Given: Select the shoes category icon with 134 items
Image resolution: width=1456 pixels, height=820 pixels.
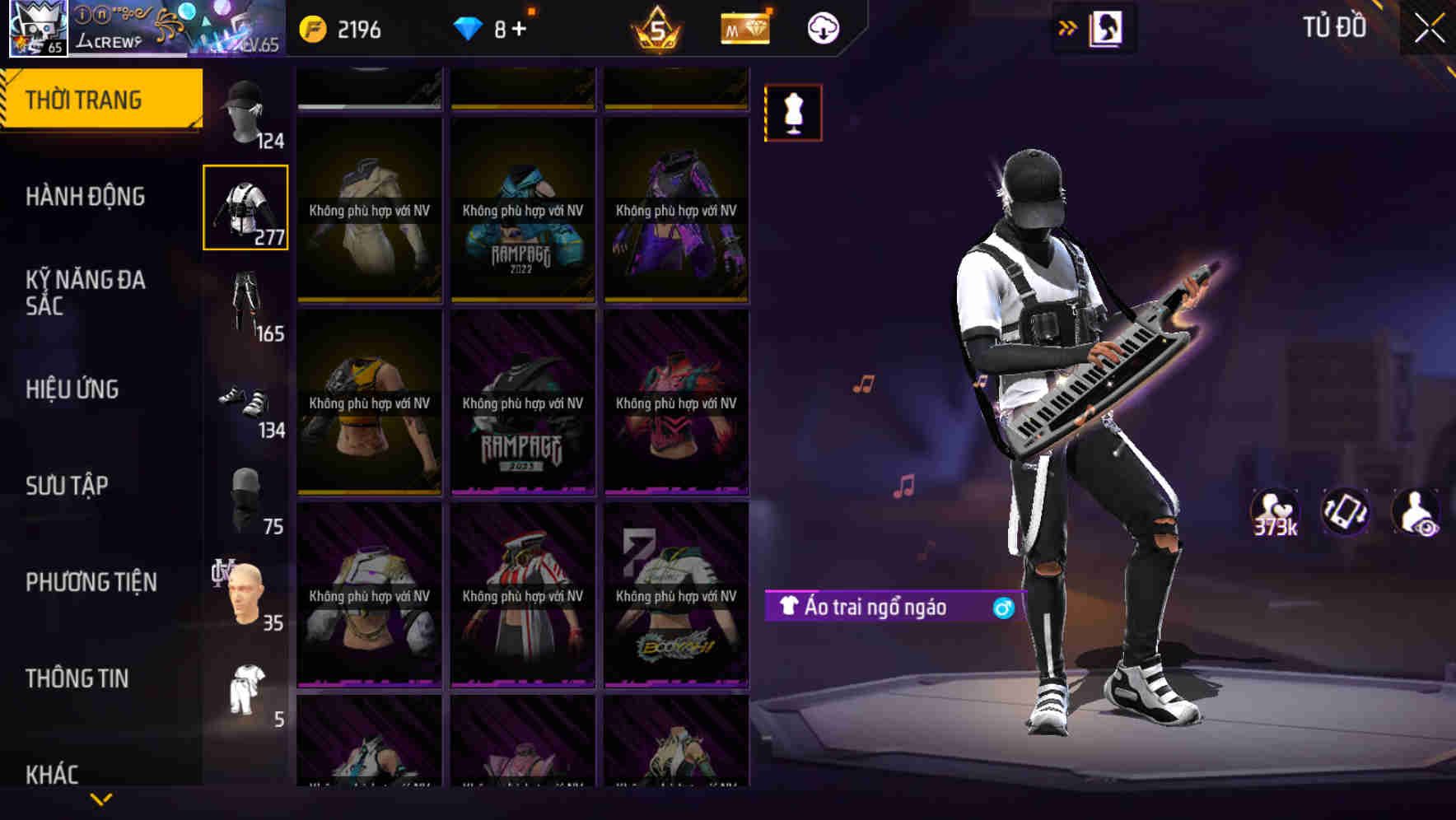Looking at the screenshot, I should click(x=245, y=401).
